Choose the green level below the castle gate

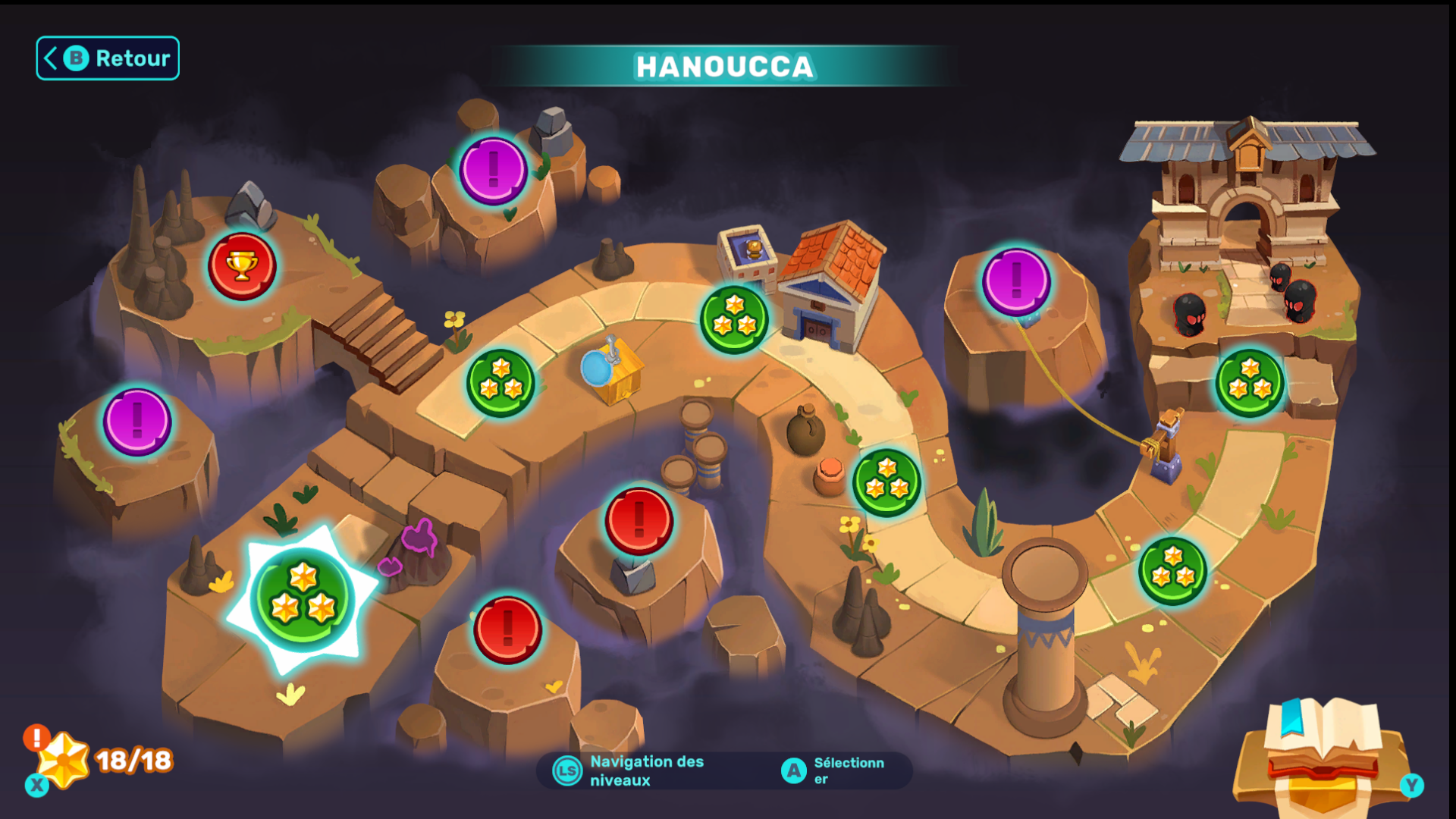[1250, 383]
